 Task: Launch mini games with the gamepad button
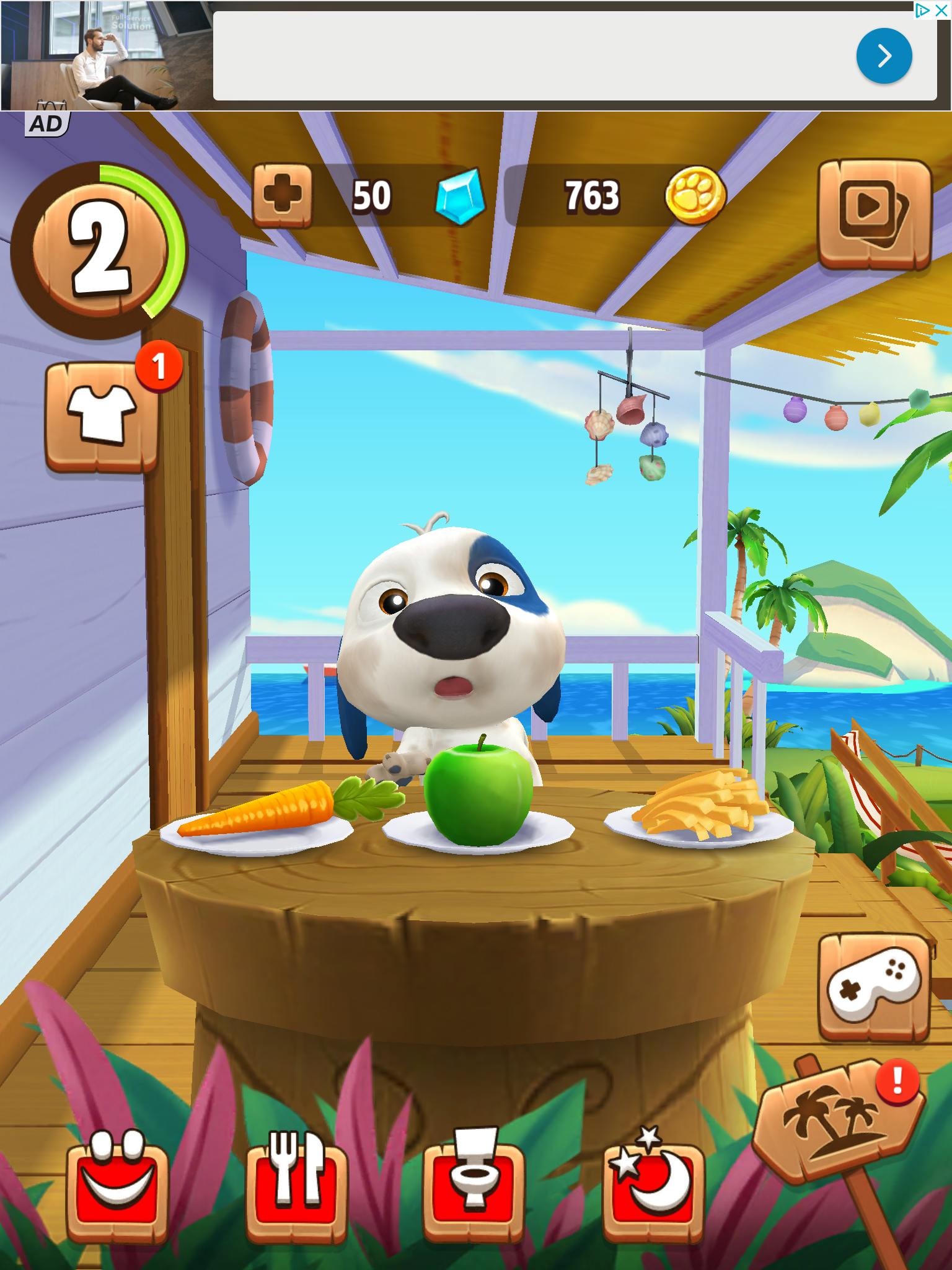pos(875,987)
